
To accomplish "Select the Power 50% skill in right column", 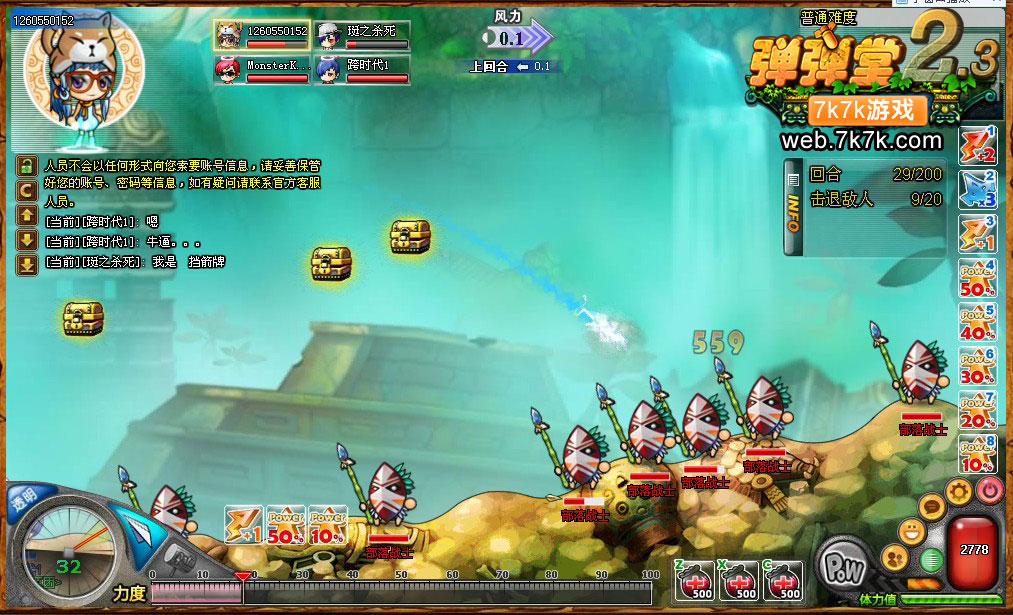I will 977,280.
